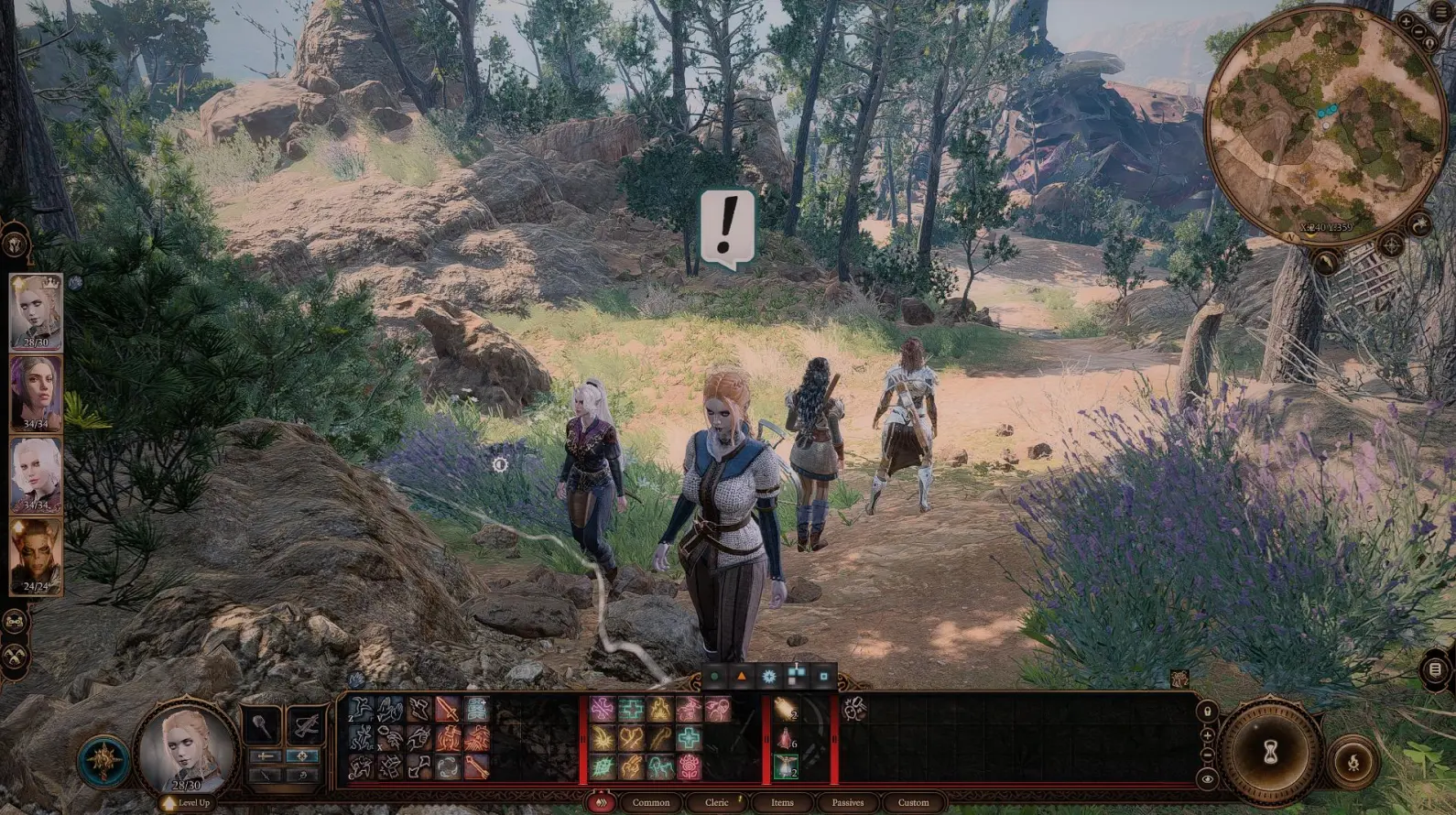Open the Cleric spells tab
Image resolution: width=1456 pixels, height=815 pixels.
pos(716,802)
